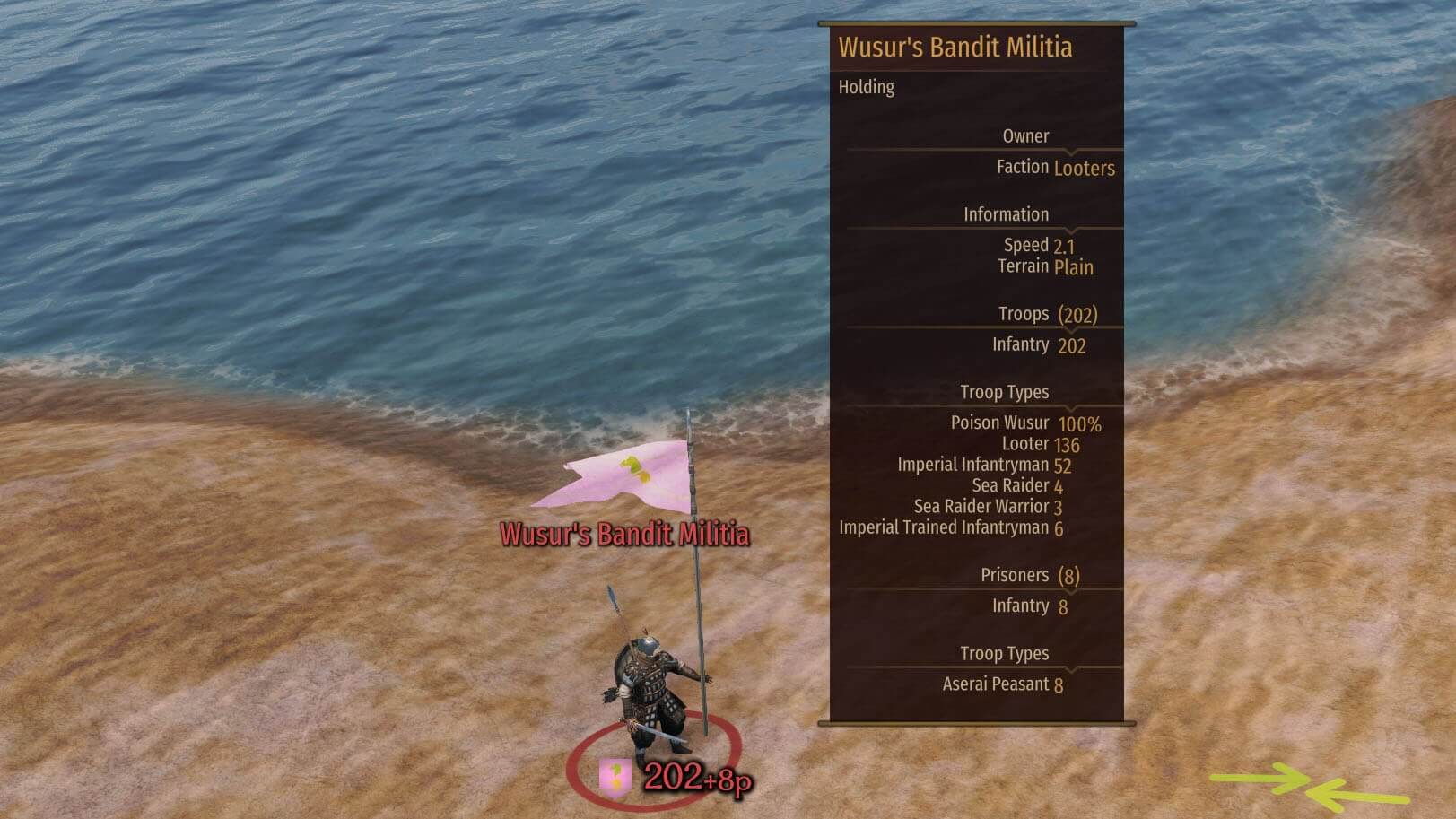Viewport: 1456px width, 819px height.
Task: Click the Wusur's Bandit Militia title text
Action: pyautogui.click(x=955, y=48)
